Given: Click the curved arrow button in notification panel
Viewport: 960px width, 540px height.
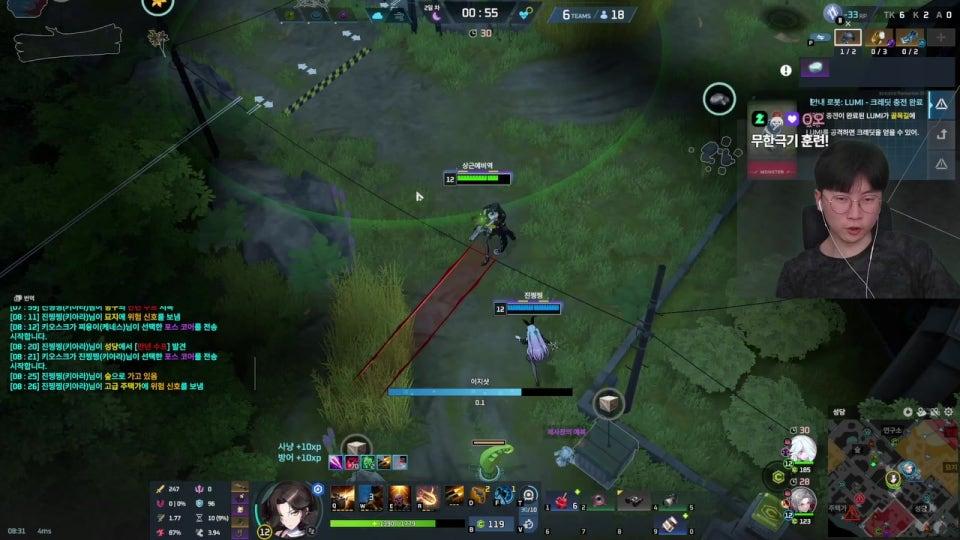Looking at the screenshot, I should (x=941, y=134).
